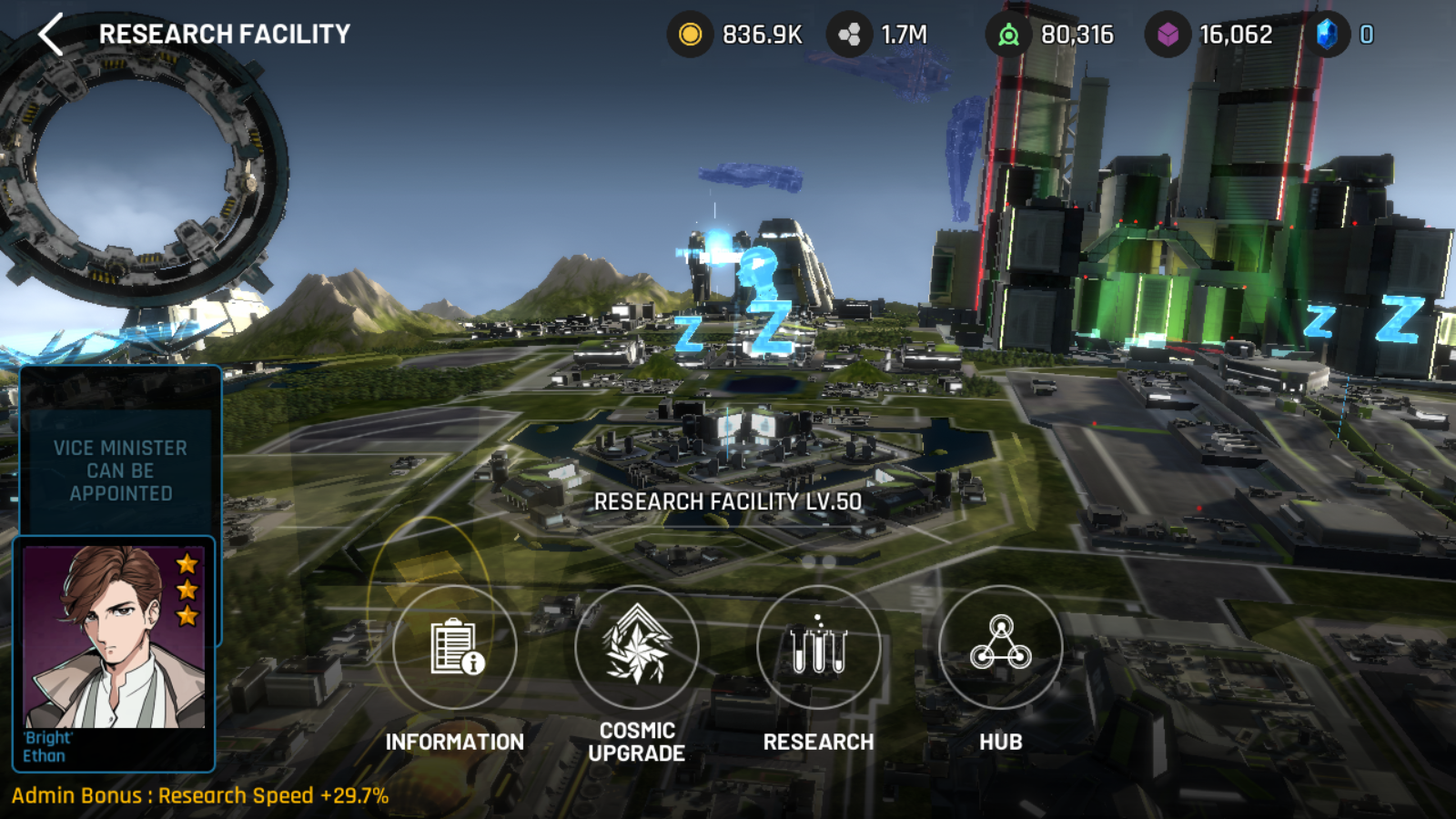1456x819 pixels.
Task: Open the Research menu
Action: click(x=818, y=647)
